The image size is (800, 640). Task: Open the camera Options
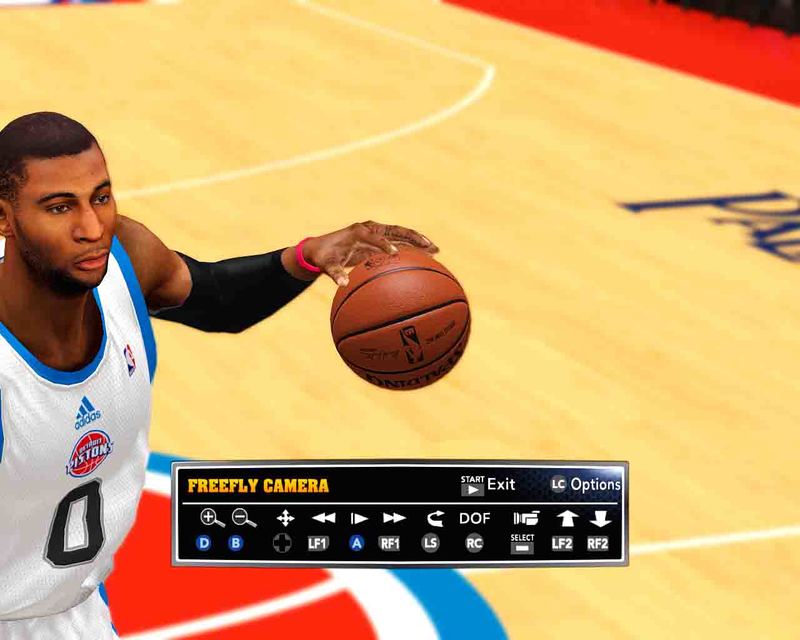(586, 485)
